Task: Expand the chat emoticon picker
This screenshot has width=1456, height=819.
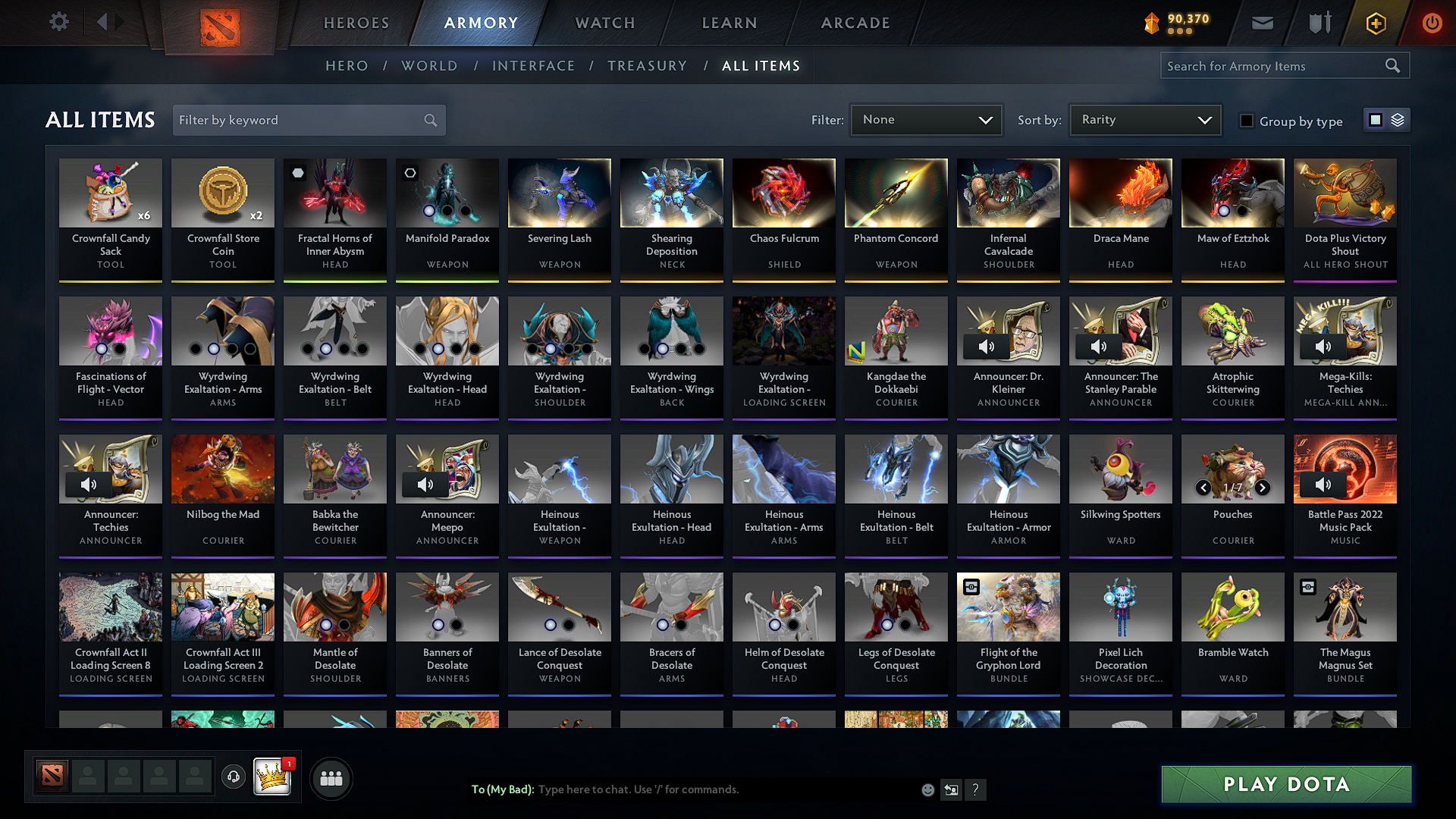Action: tap(927, 789)
